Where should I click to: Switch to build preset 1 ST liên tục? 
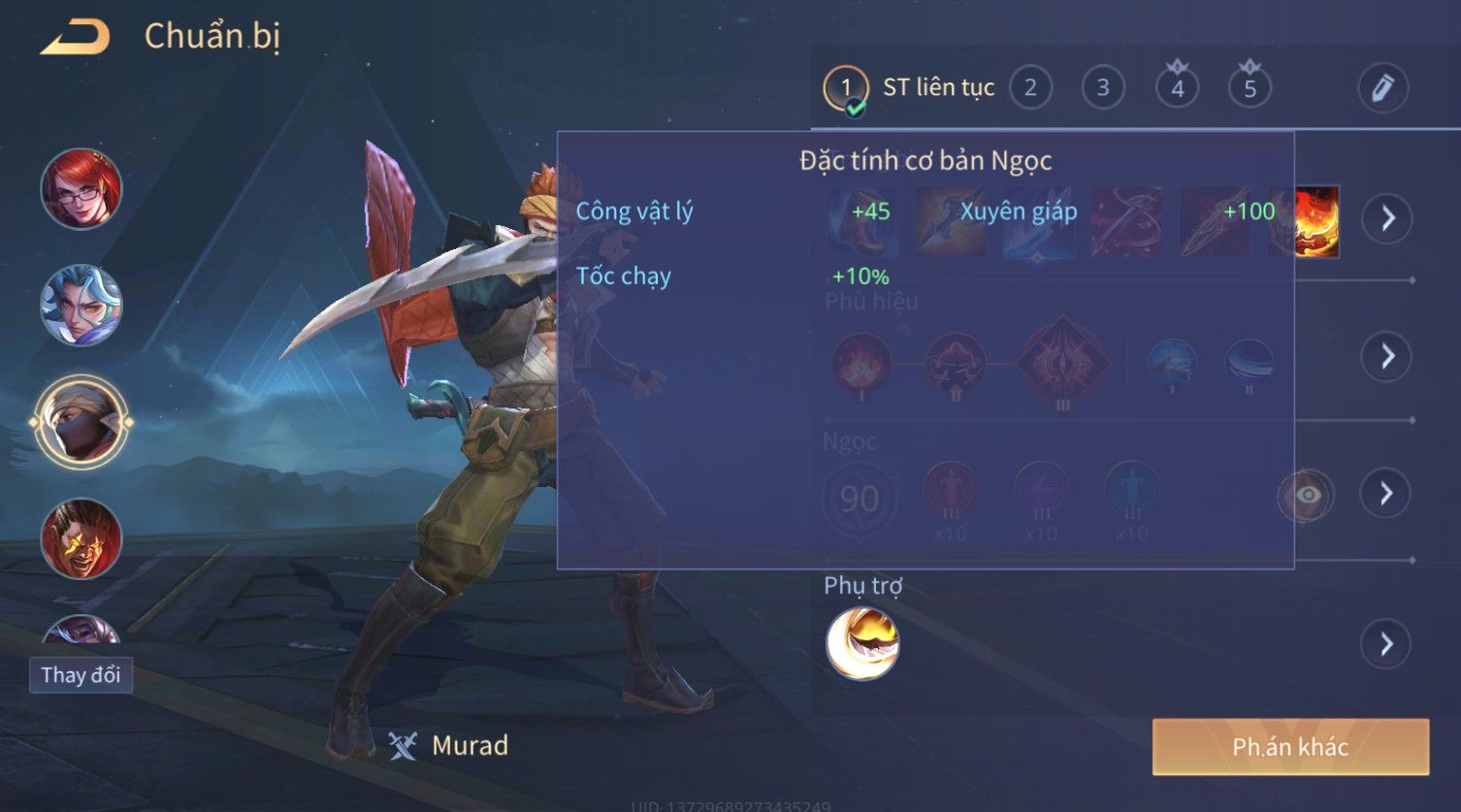[845, 88]
